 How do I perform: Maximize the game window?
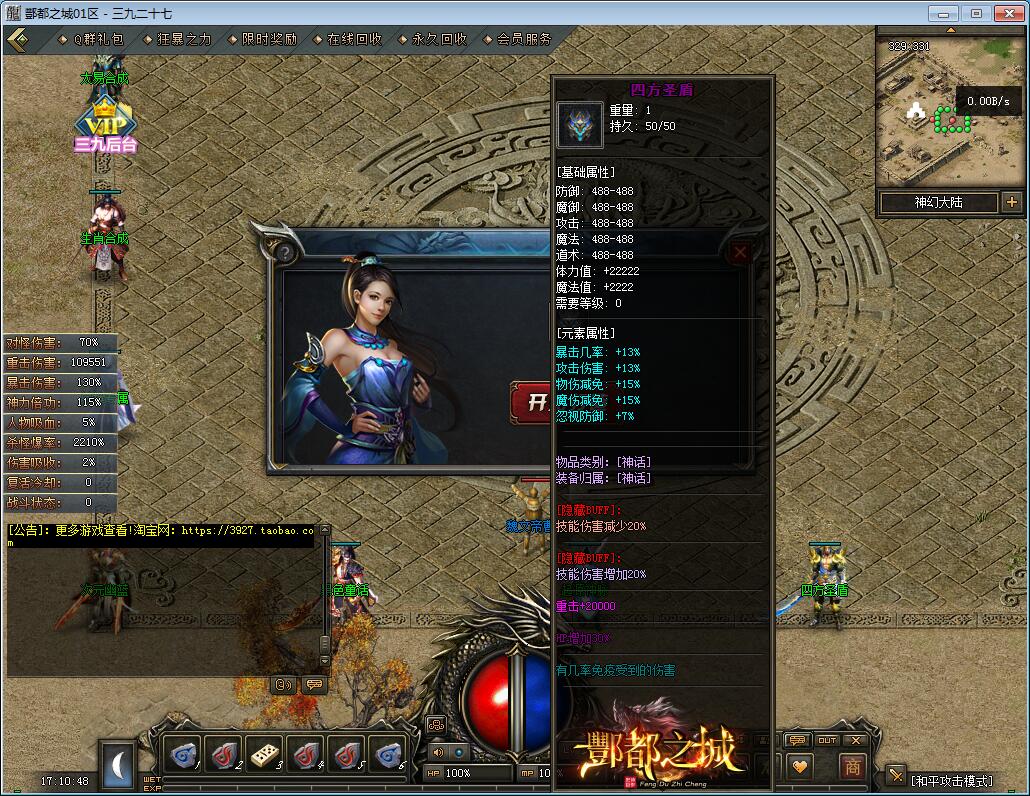click(x=976, y=13)
